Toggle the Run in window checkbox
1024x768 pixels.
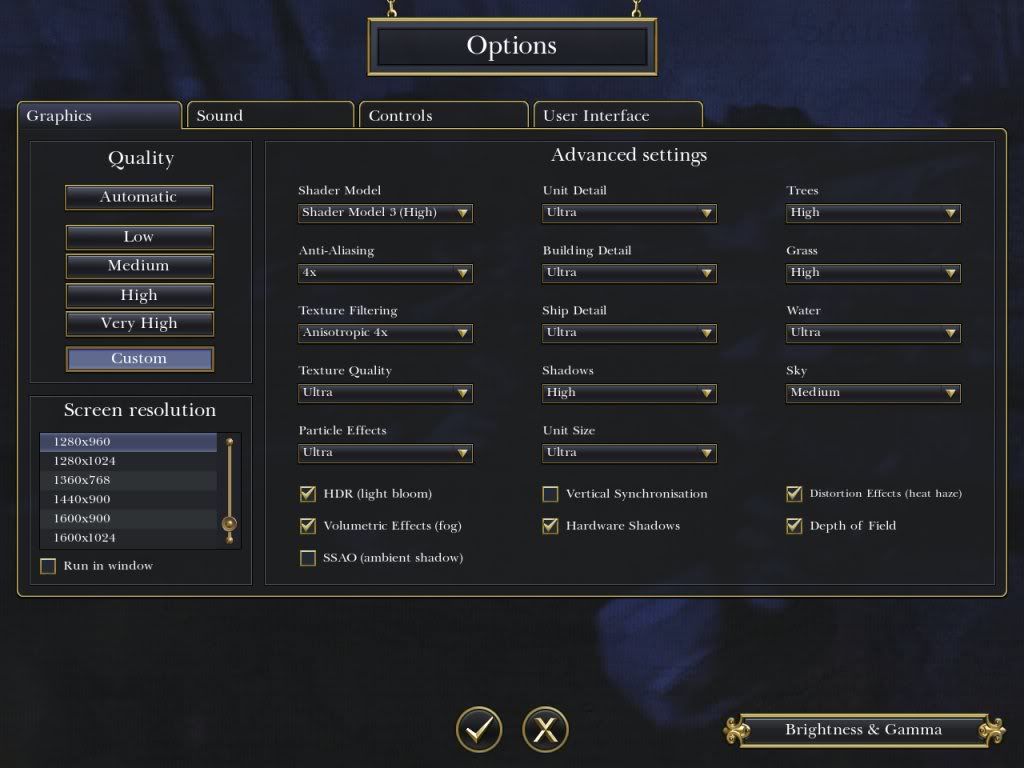(48, 566)
